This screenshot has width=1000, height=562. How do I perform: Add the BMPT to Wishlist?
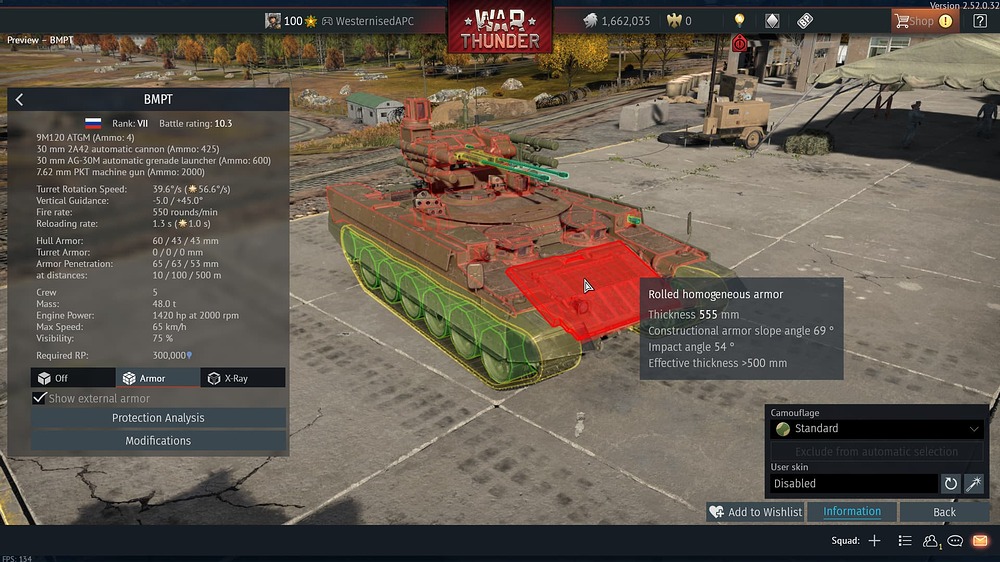[x=756, y=512]
